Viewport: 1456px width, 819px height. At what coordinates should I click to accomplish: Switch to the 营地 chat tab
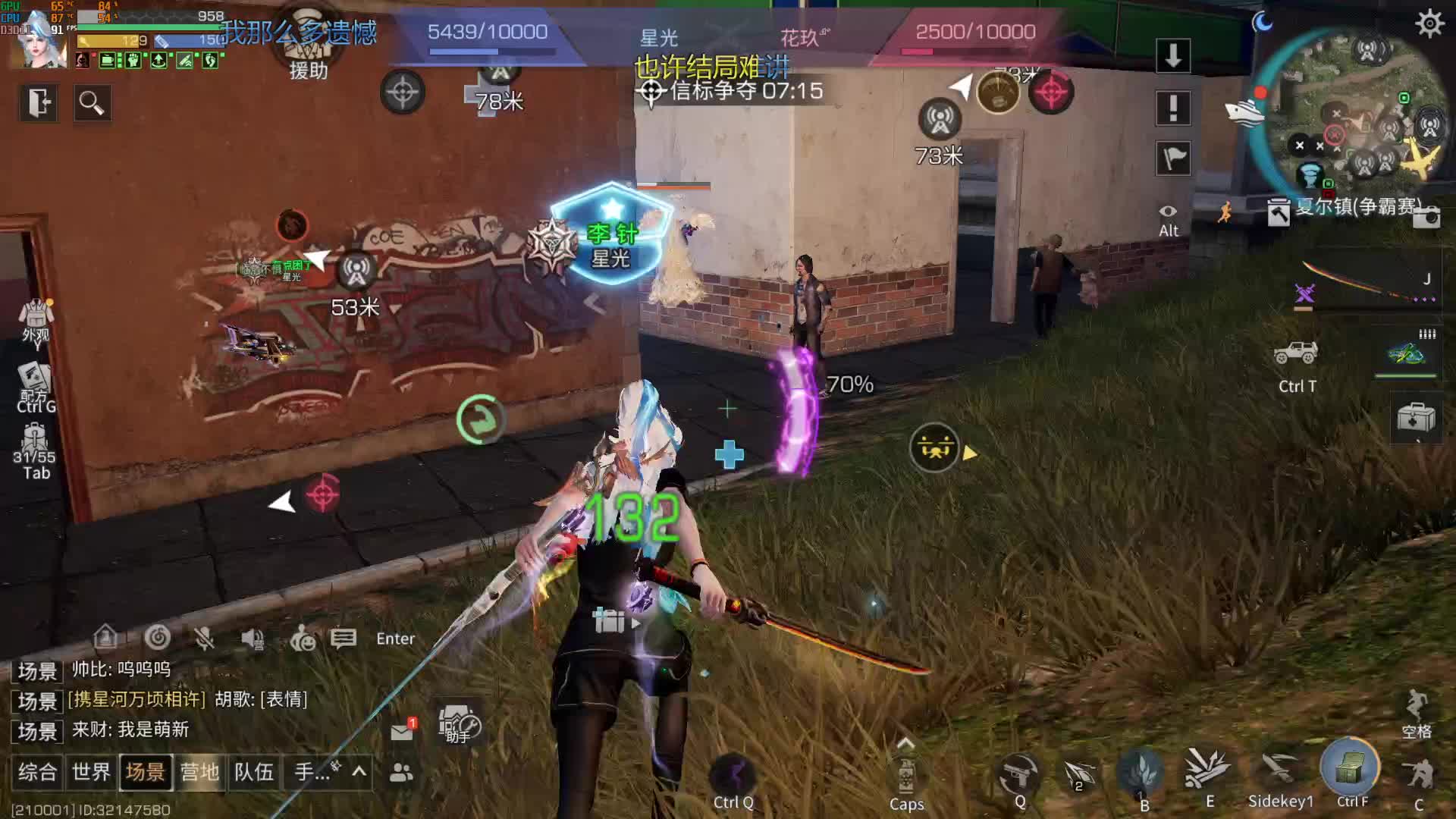[199, 772]
